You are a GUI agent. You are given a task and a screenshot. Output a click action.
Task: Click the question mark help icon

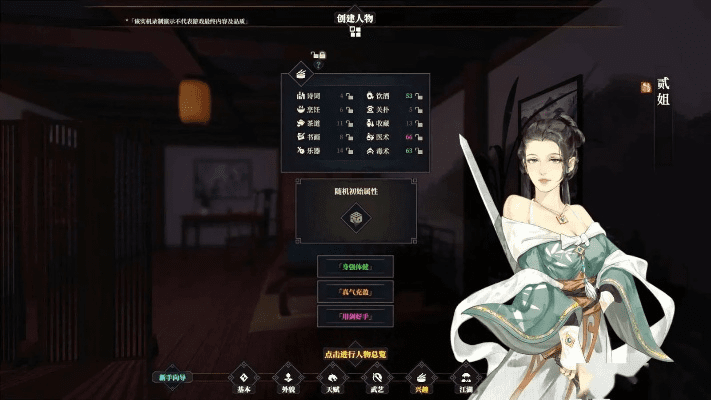tap(320, 65)
